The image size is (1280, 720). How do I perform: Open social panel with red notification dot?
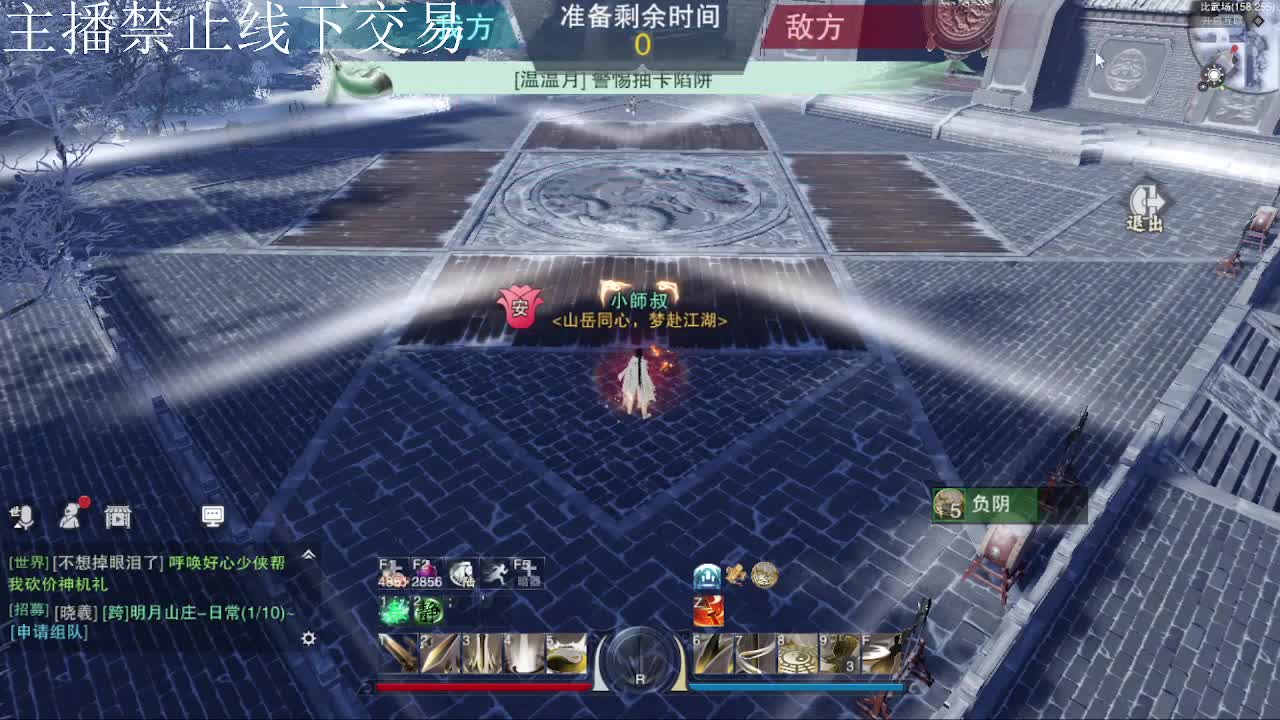tap(72, 517)
